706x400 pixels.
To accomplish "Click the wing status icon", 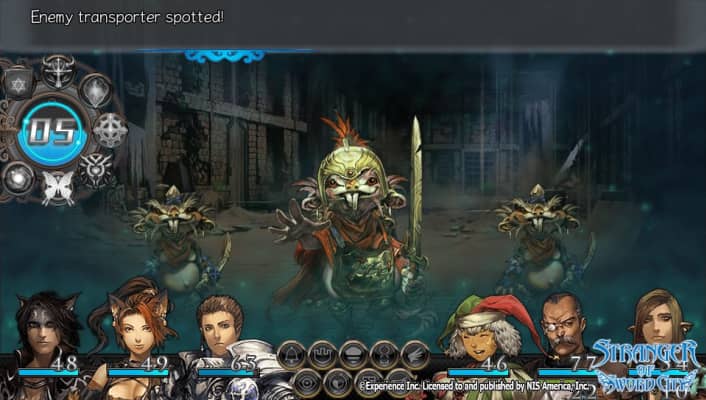I will tap(415, 354).
